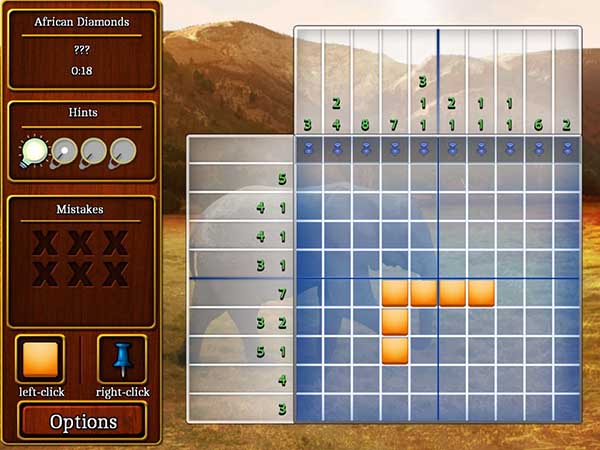Use the glowing lightbulb hint
The width and height of the screenshot is (600, 450).
coord(35,151)
